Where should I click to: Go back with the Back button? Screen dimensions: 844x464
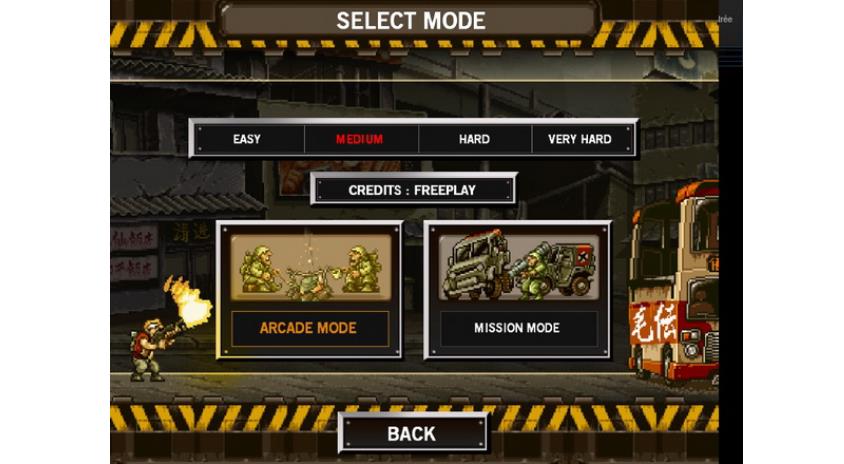(x=412, y=432)
